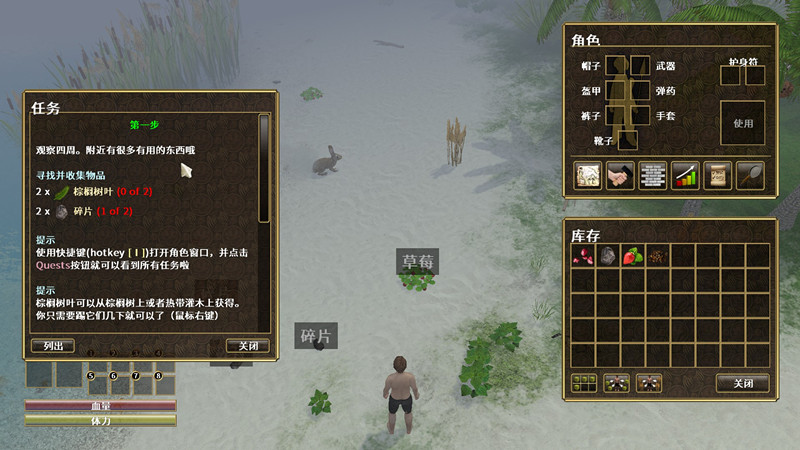
Task: Open the quest scroll icon
Action: tap(717, 175)
